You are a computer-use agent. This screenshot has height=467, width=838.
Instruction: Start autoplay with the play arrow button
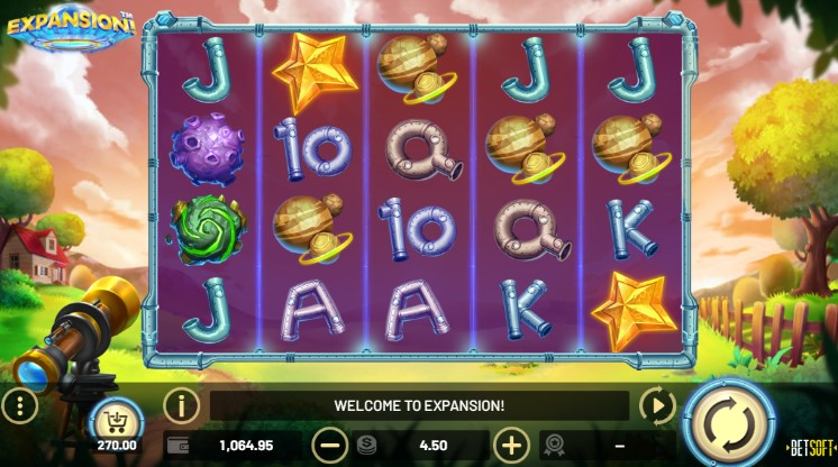click(x=657, y=405)
